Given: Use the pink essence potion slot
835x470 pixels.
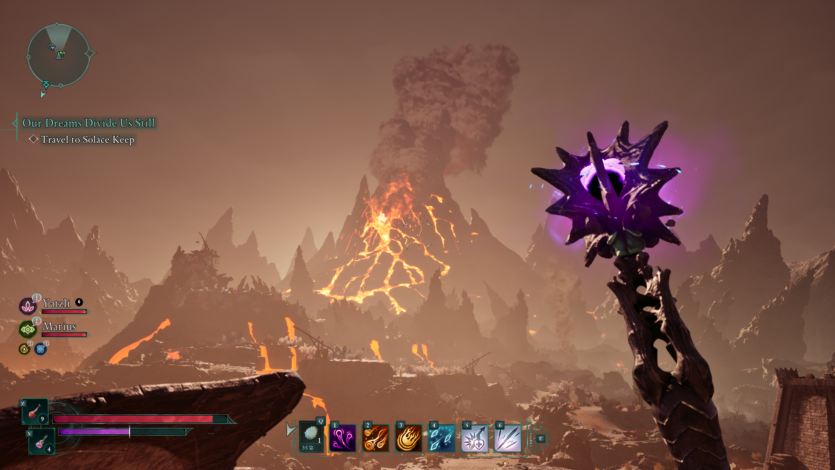Looking at the screenshot, I should 40,438.
